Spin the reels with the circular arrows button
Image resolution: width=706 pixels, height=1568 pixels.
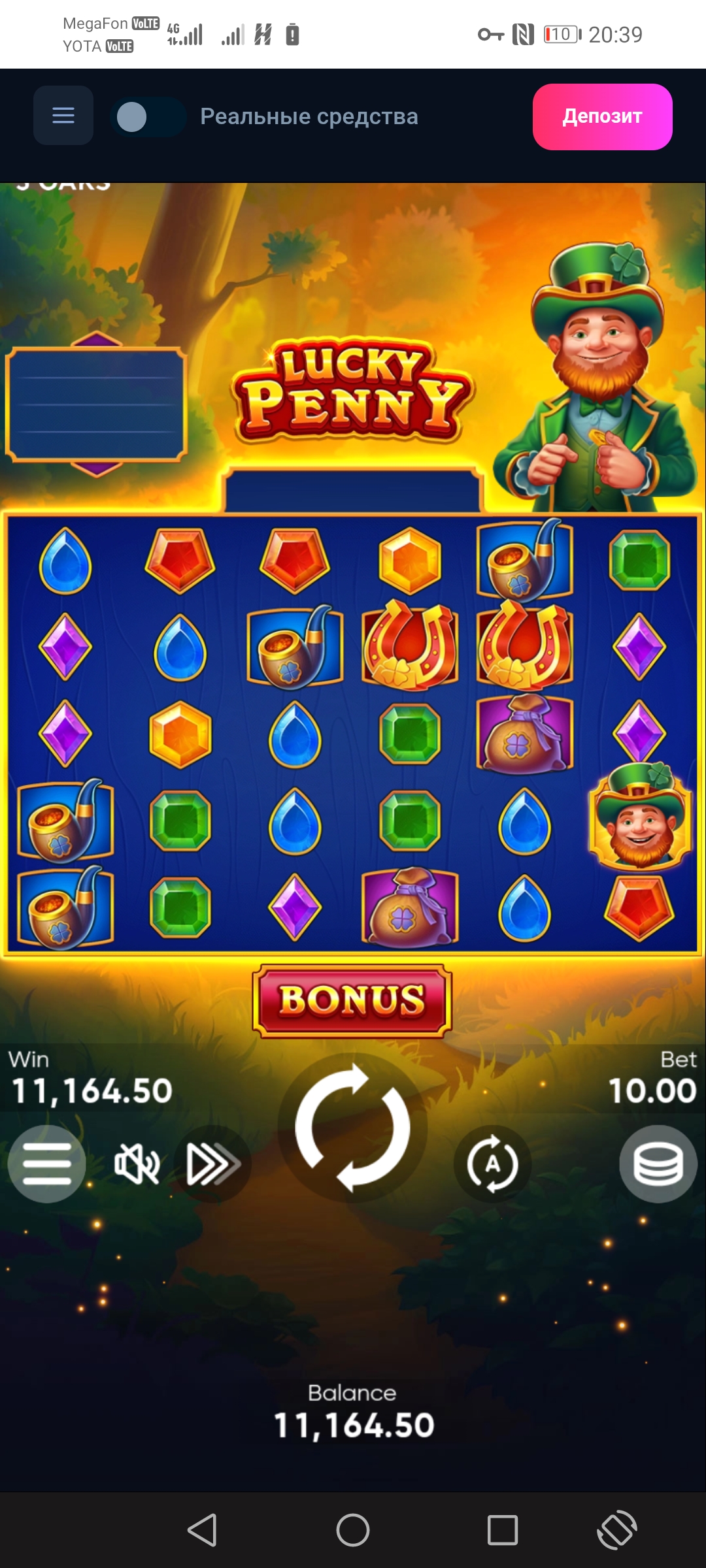coord(352,1128)
